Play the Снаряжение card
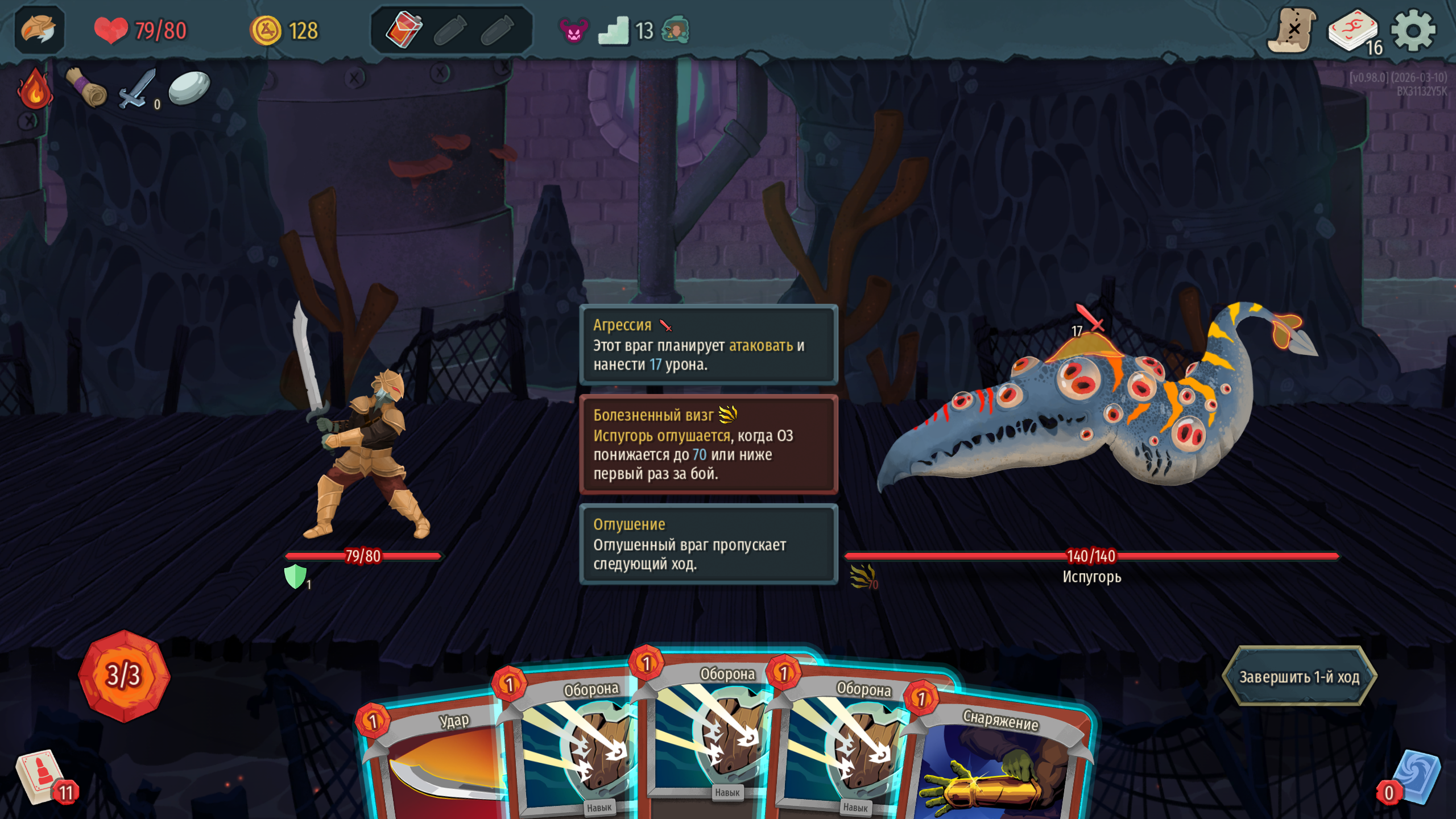1456x819 pixels. point(1001,762)
